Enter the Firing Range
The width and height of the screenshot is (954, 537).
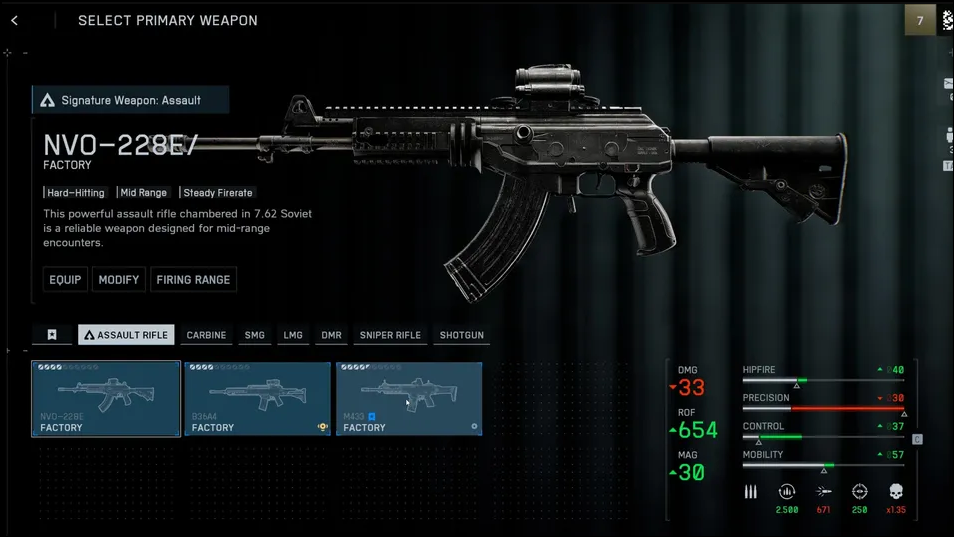point(193,280)
